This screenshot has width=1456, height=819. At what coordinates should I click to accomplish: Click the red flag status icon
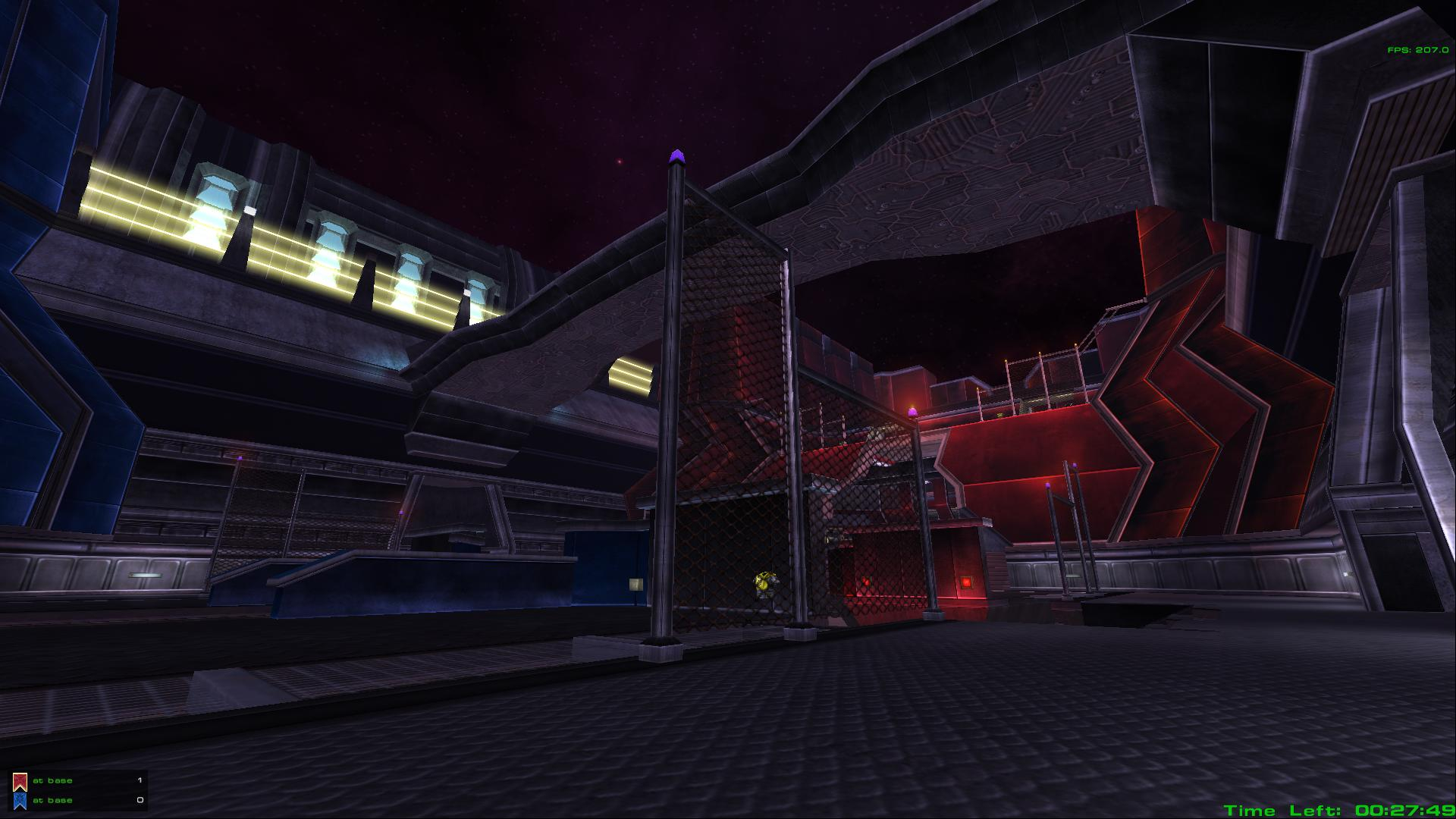tap(20, 781)
